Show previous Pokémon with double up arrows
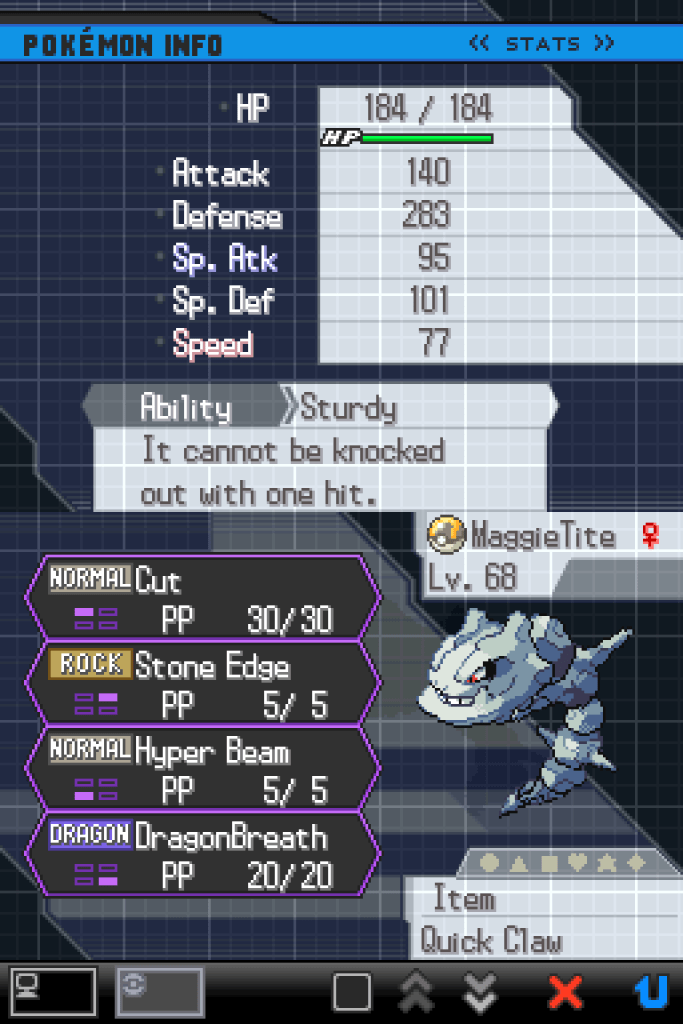The width and height of the screenshot is (683, 1024). click(416, 992)
